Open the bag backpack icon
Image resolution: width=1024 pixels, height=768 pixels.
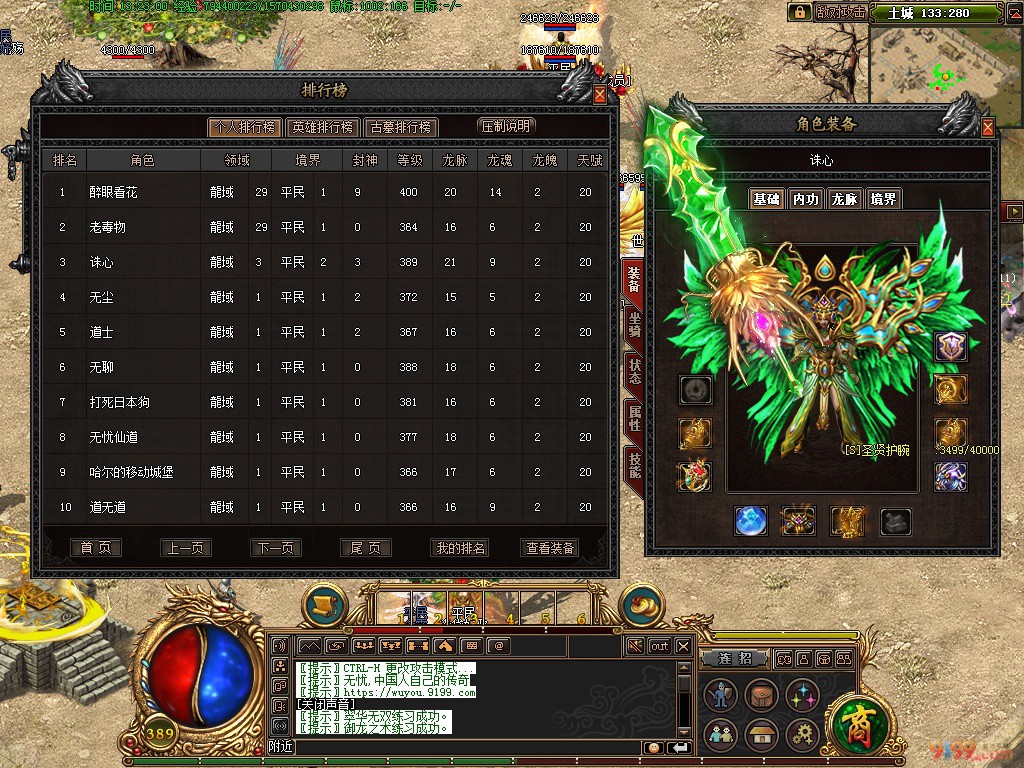tap(761, 695)
